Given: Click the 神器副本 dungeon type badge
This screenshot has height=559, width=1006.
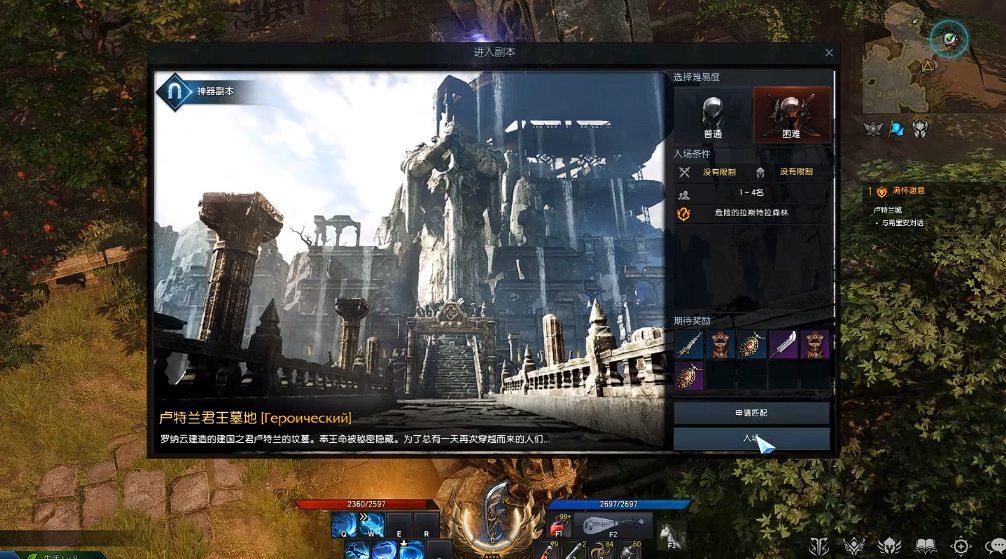Looking at the screenshot, I should pyautogui.click(x=200, y=92).
